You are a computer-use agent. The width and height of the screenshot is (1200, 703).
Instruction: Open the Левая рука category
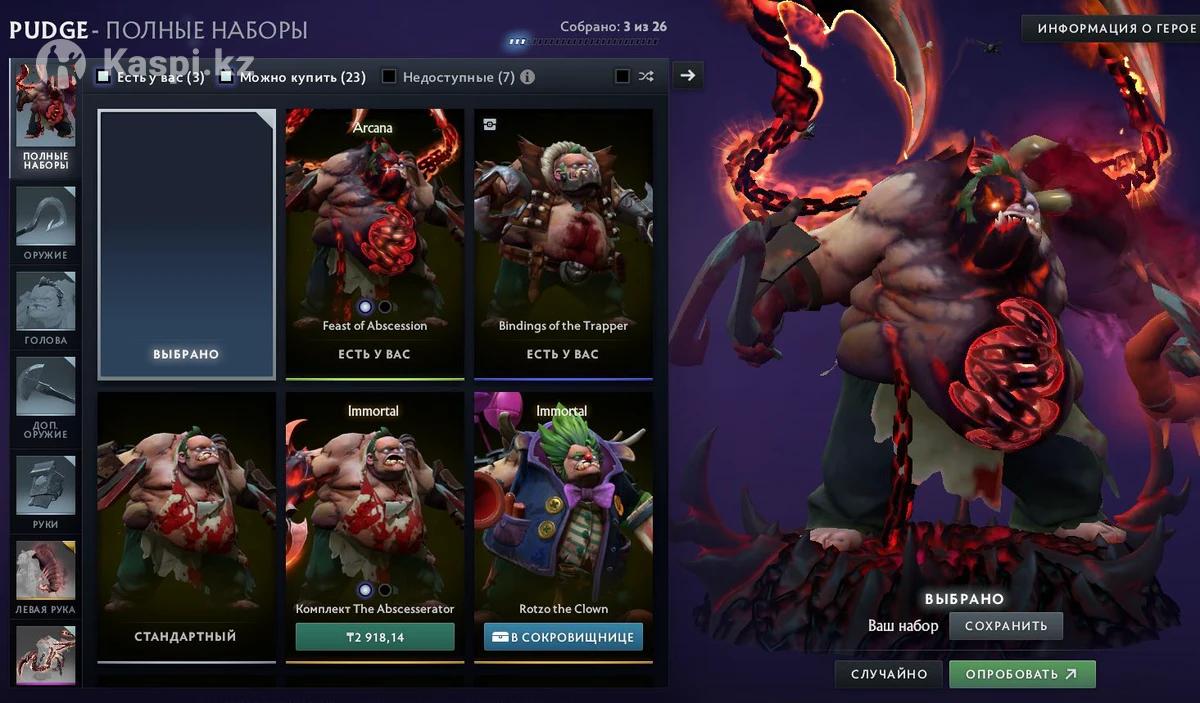pos(46,577)
